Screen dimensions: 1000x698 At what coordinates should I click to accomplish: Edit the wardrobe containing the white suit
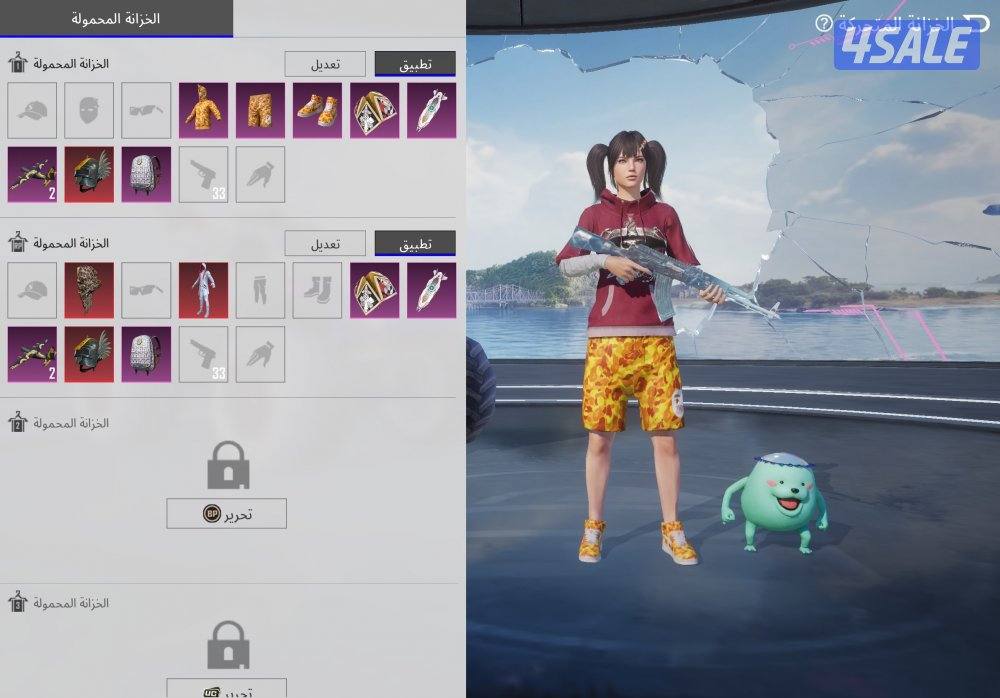point(325,243)
